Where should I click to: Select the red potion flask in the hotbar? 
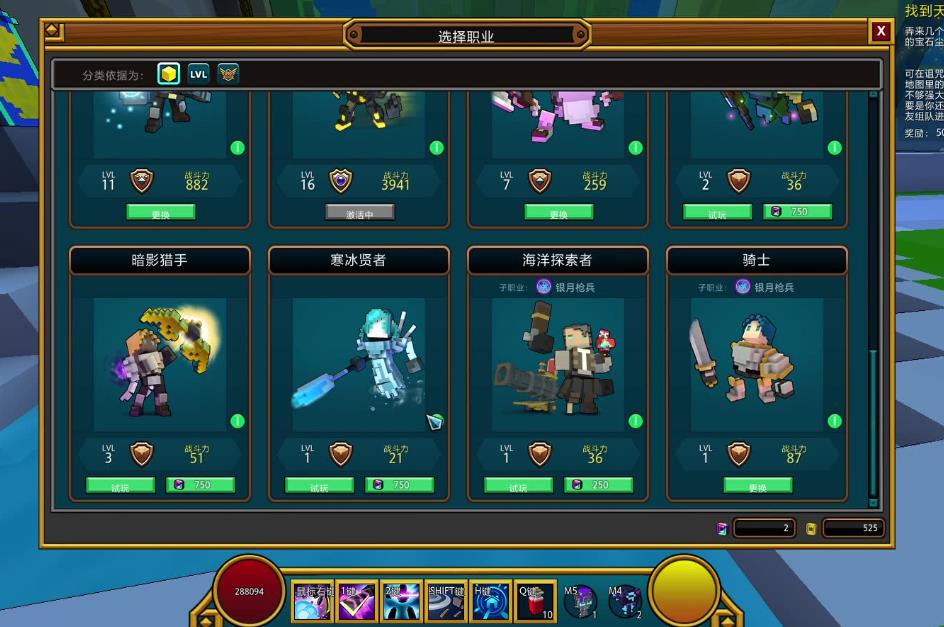(x=534, y=602)
